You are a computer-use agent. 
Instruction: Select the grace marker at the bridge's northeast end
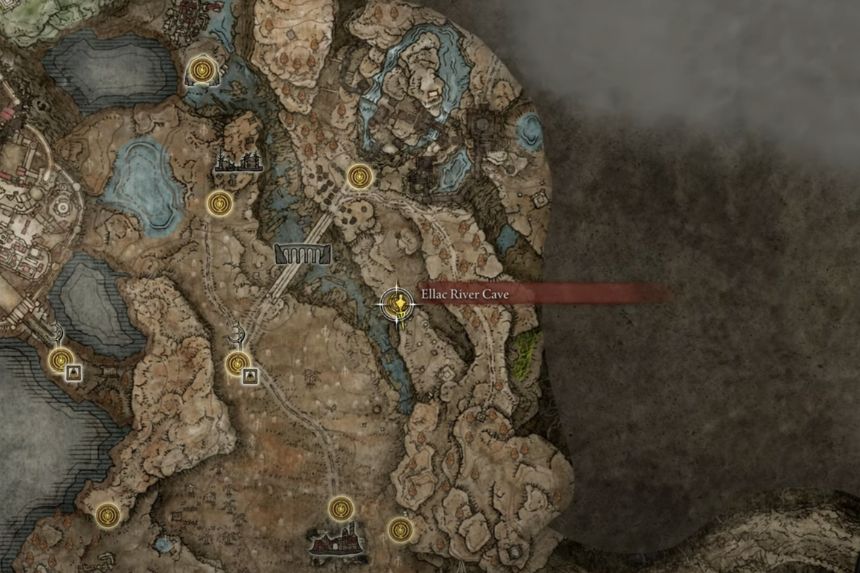pyautogui.click(x=360, y=177)
